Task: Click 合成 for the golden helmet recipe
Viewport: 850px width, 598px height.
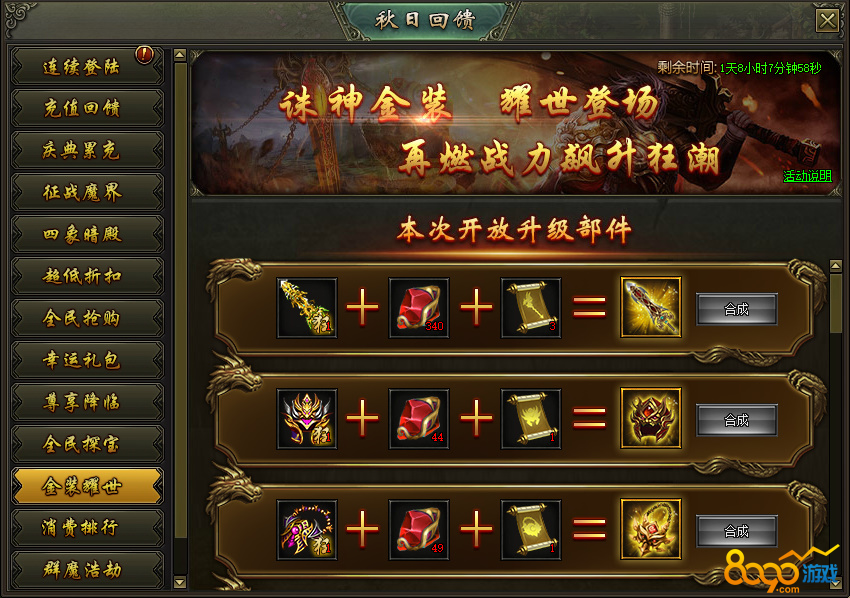Action: (737, 420)
